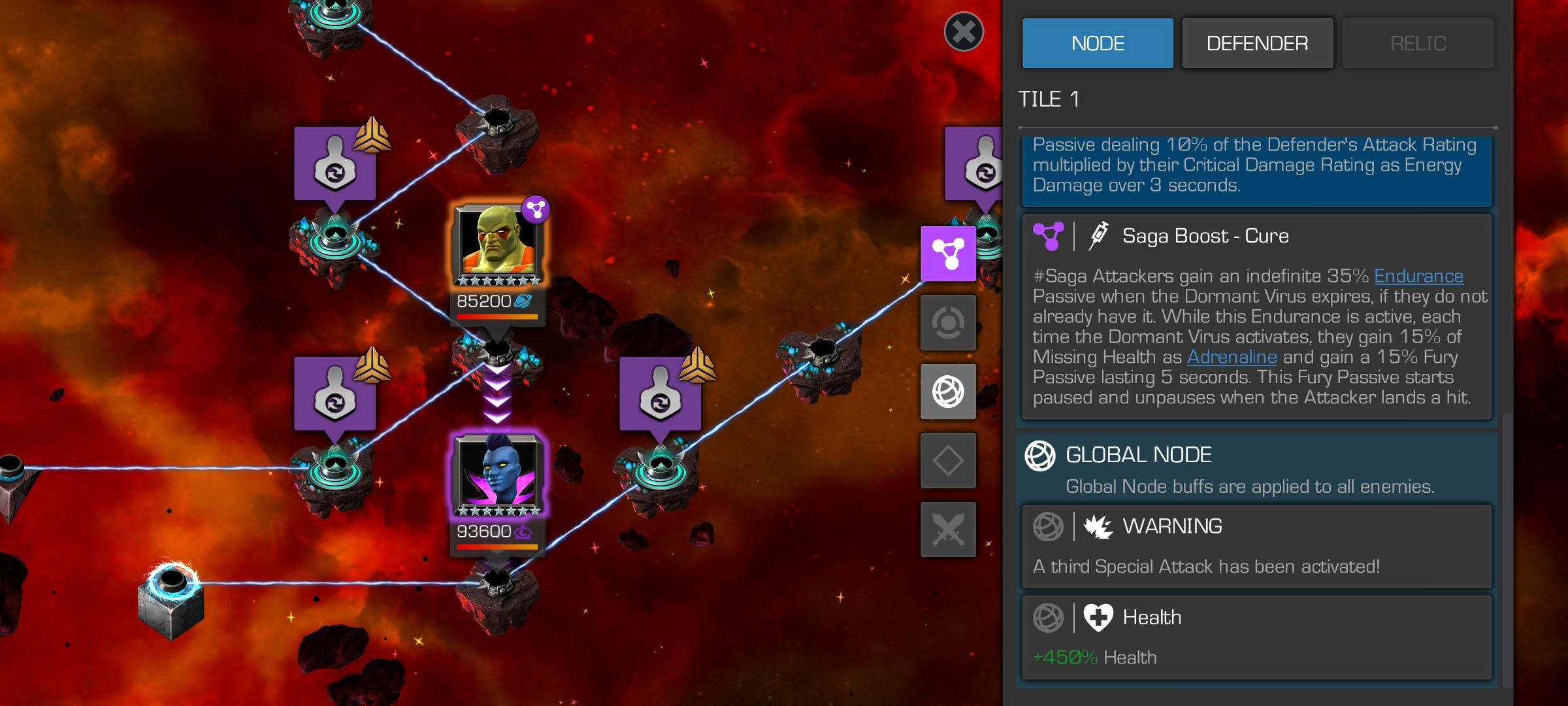Select the Drax defender portrait

click(498, 243)
